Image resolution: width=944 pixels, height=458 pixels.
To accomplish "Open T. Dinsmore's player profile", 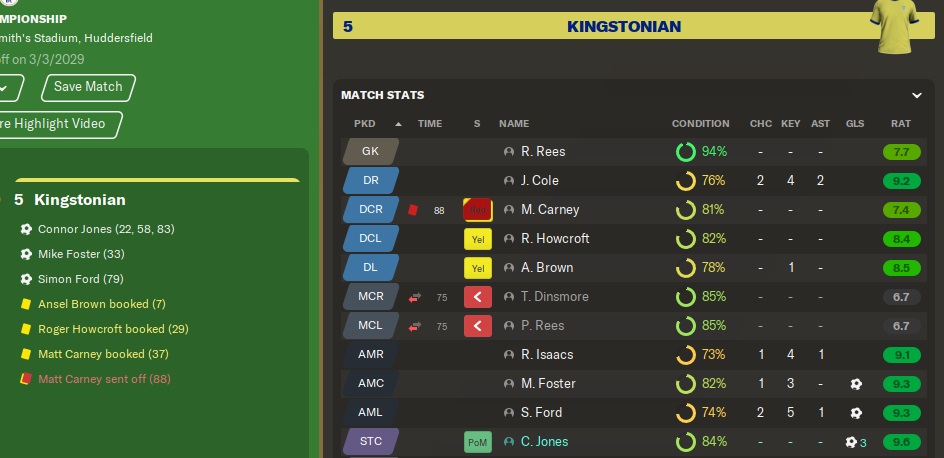I will (554, 297).
